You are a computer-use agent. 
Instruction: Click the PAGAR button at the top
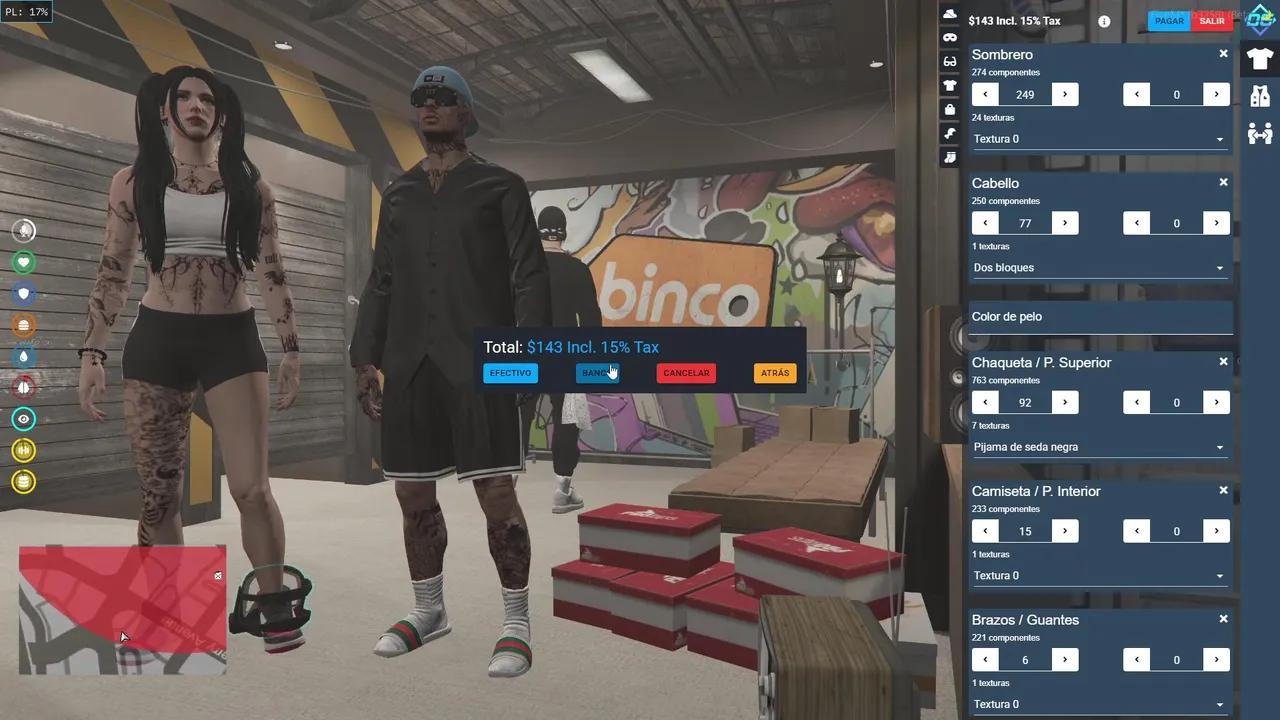[1168, 20]
